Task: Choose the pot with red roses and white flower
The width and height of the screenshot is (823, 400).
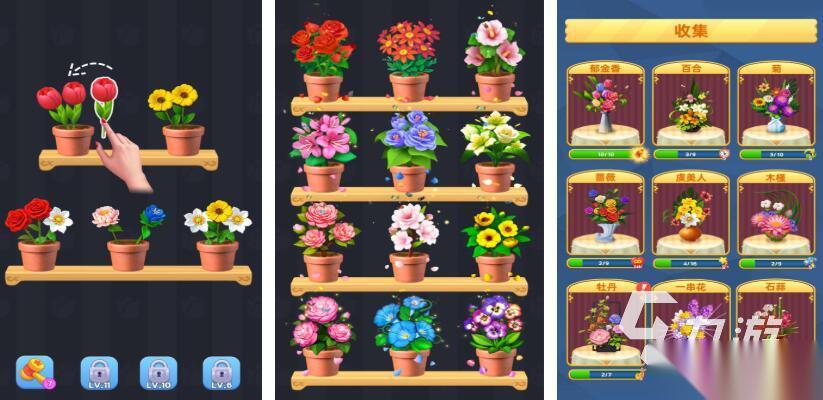Action: (x=38, y=238)
